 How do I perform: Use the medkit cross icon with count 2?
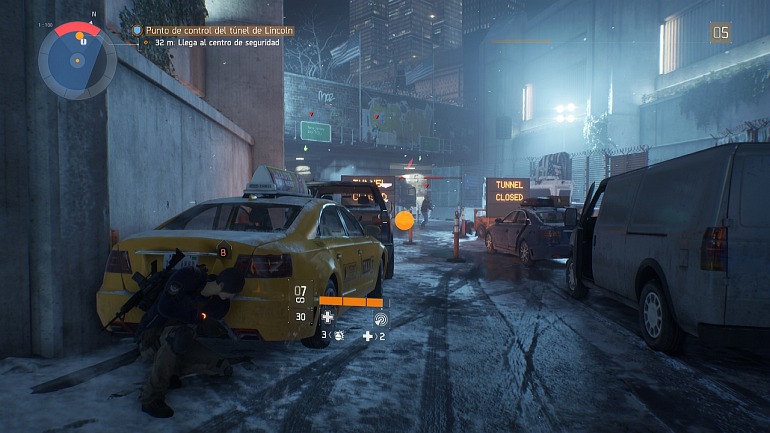click(368, 336)
